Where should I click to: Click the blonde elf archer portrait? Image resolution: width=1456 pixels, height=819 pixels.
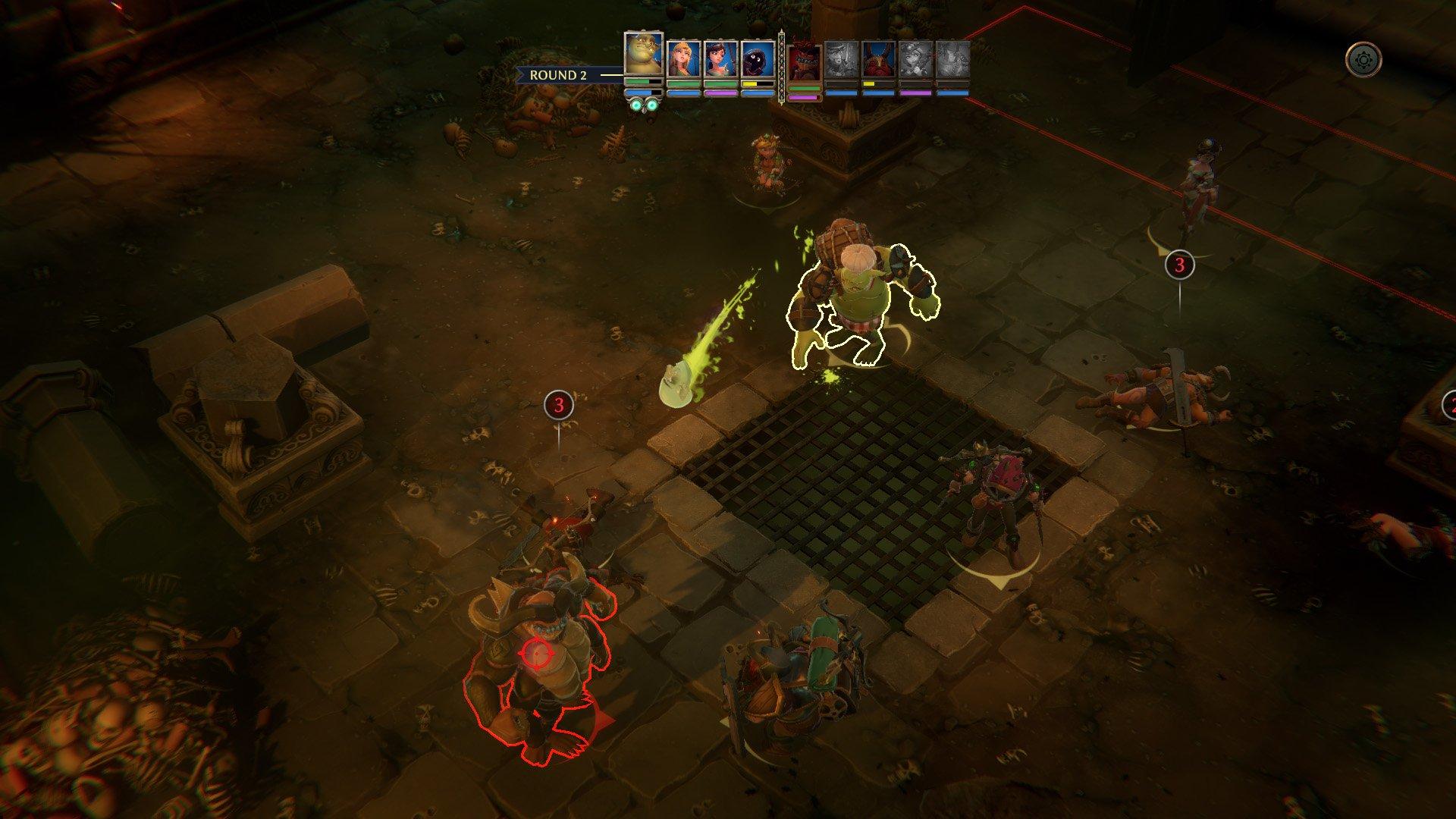tap(683, 57)
